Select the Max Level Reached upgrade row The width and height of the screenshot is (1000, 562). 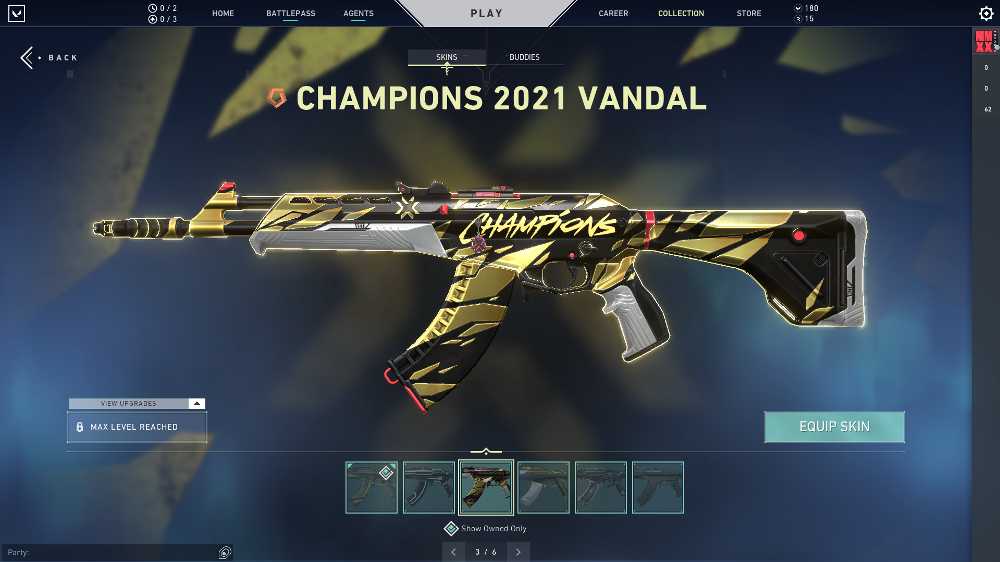(137, 427)
